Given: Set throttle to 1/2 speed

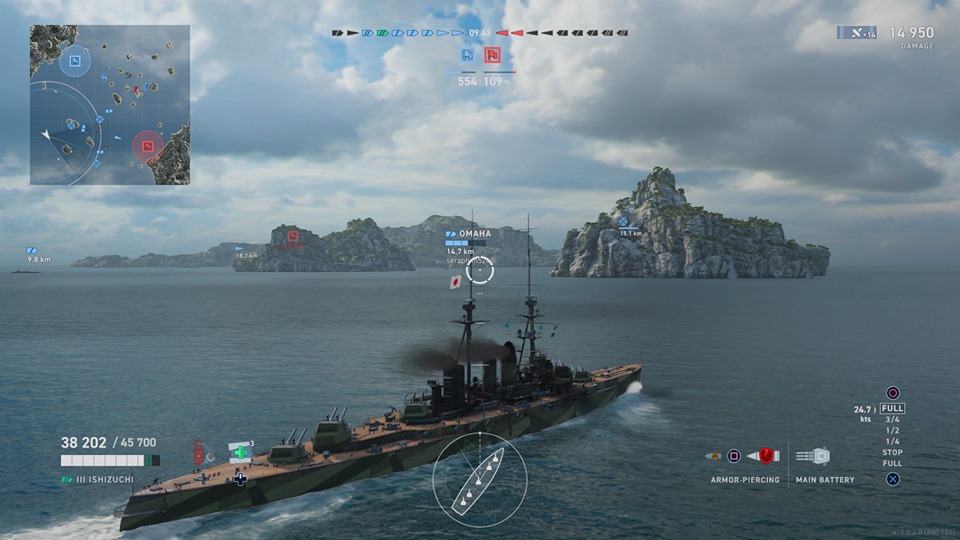Looking at the screenshot, I should 892,431.
